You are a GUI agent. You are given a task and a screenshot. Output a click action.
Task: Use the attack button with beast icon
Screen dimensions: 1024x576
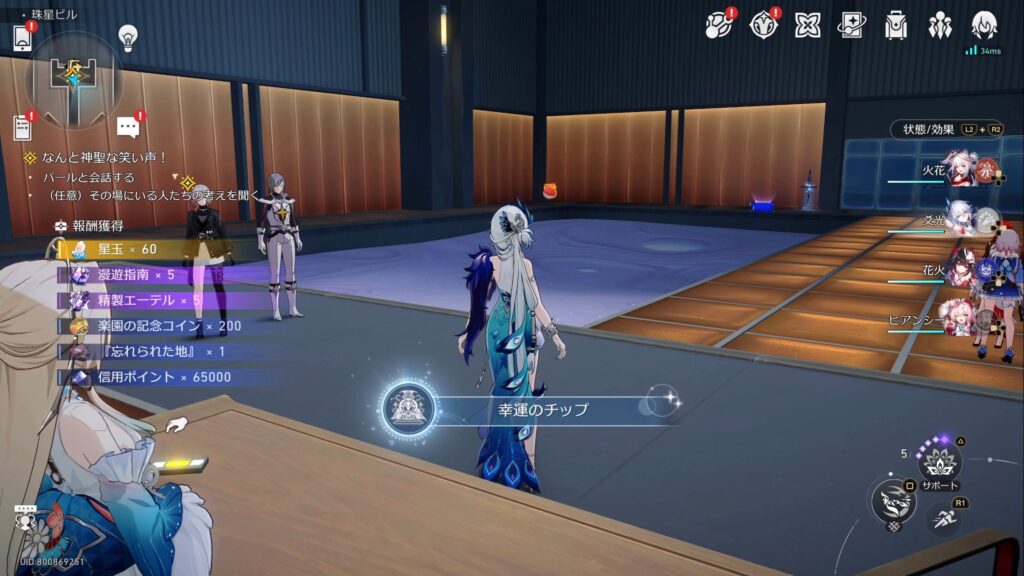892,500
